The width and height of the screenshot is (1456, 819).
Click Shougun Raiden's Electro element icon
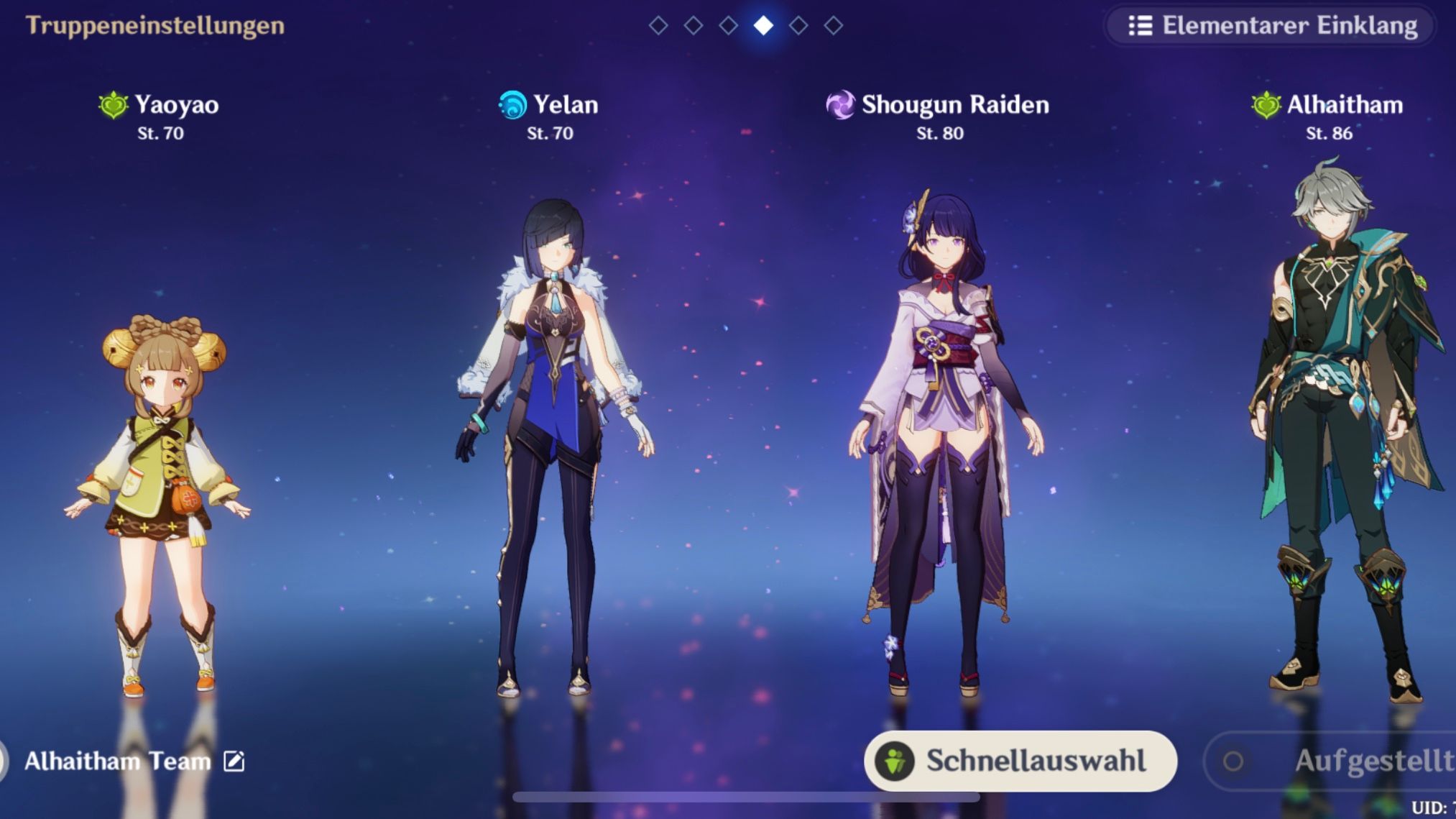click(842, 105)
